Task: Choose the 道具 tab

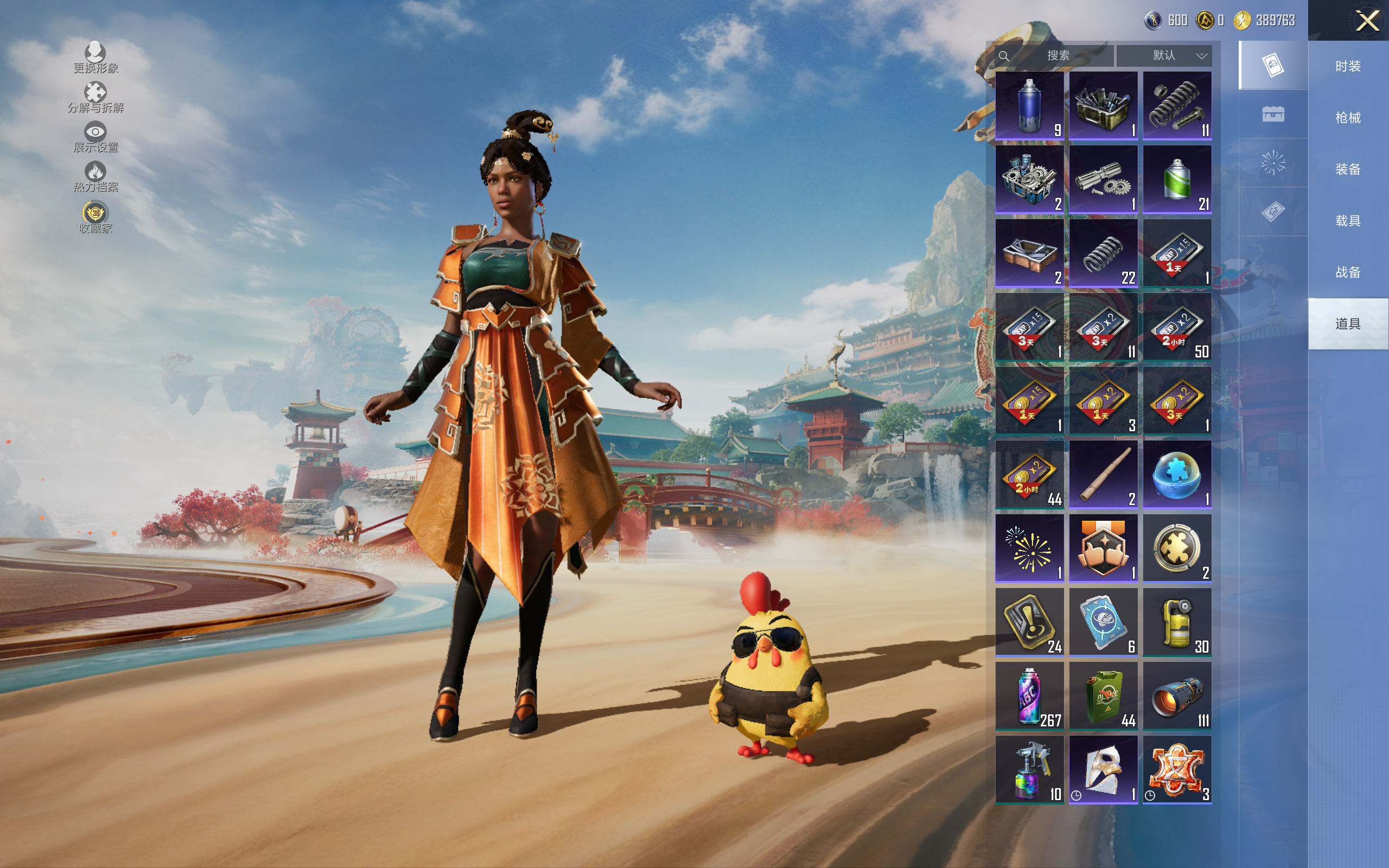Action: 1347,324
